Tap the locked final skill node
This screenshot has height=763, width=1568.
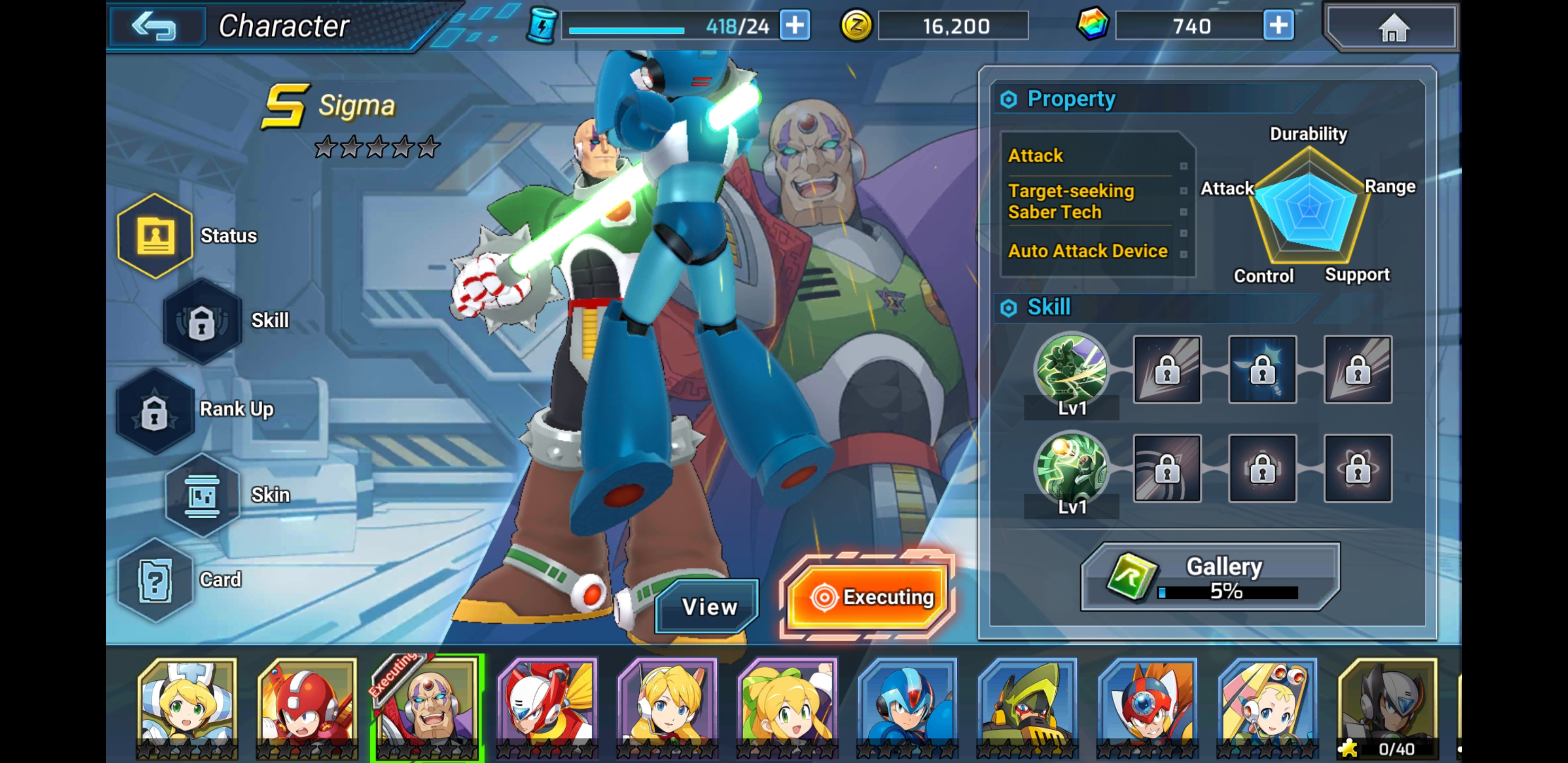(x=1358, y=370)
